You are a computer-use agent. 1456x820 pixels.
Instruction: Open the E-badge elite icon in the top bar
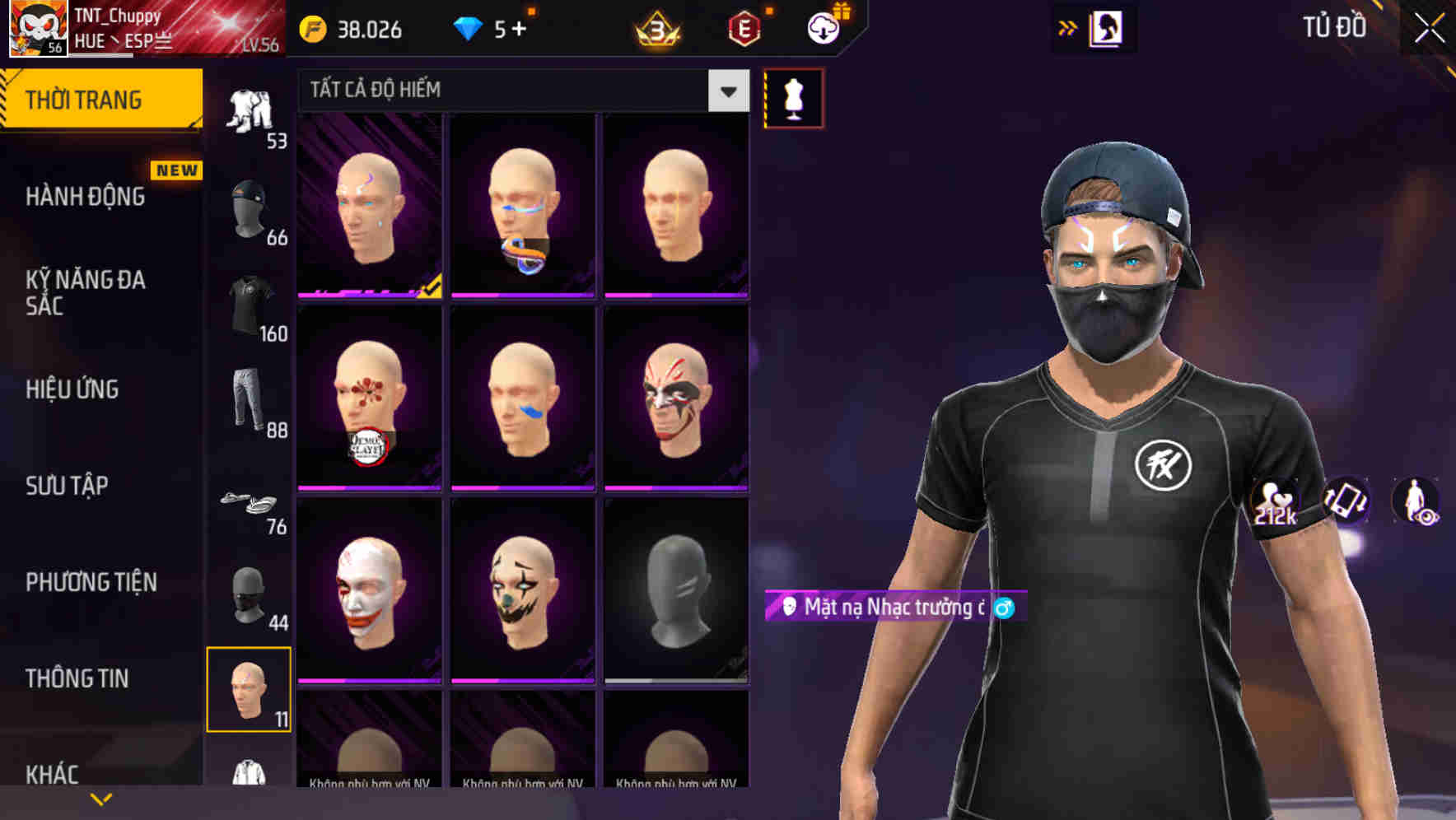744,29
